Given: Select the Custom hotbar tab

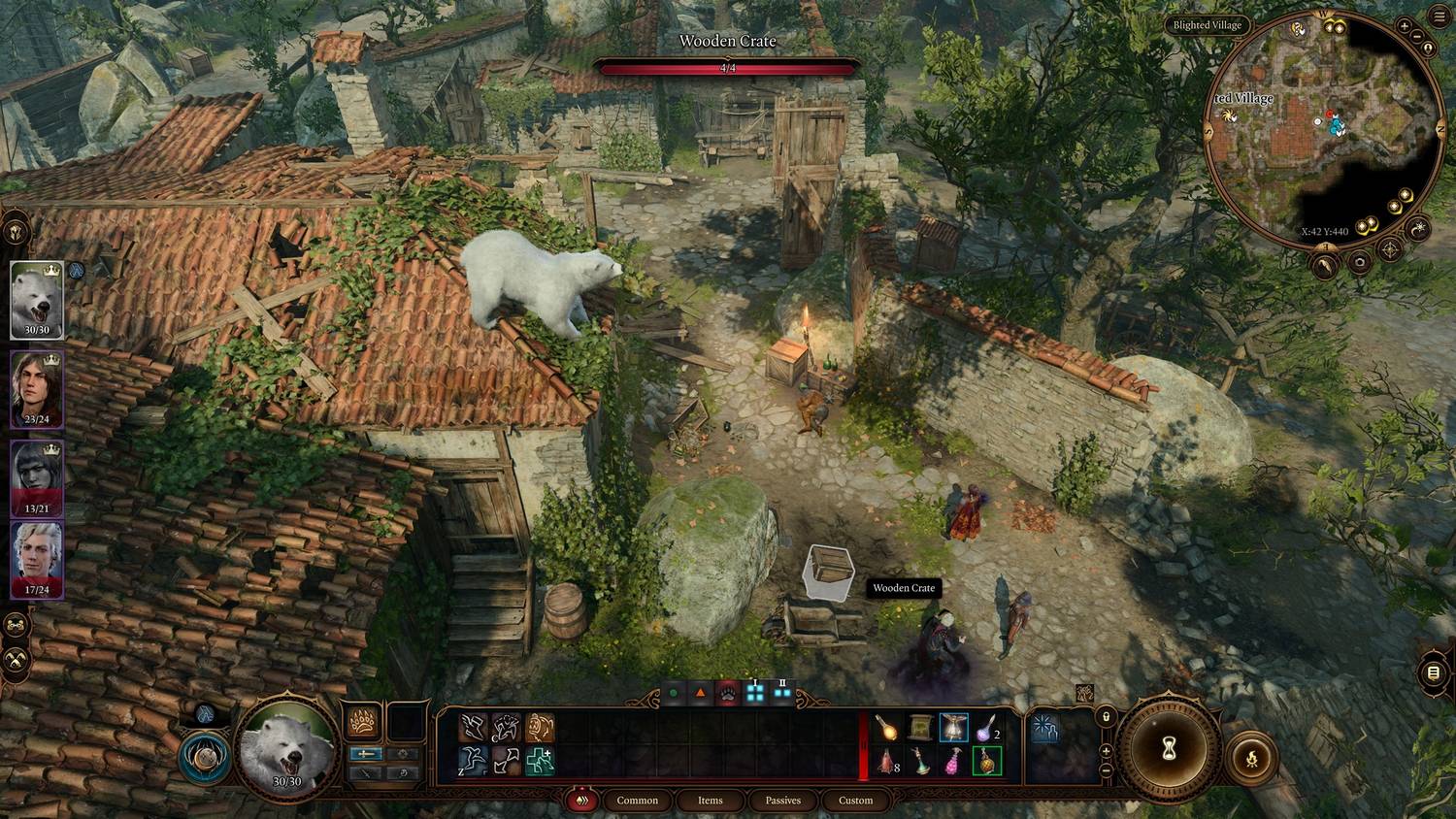Looking at the screenshot, I should (x=855, y=801).
